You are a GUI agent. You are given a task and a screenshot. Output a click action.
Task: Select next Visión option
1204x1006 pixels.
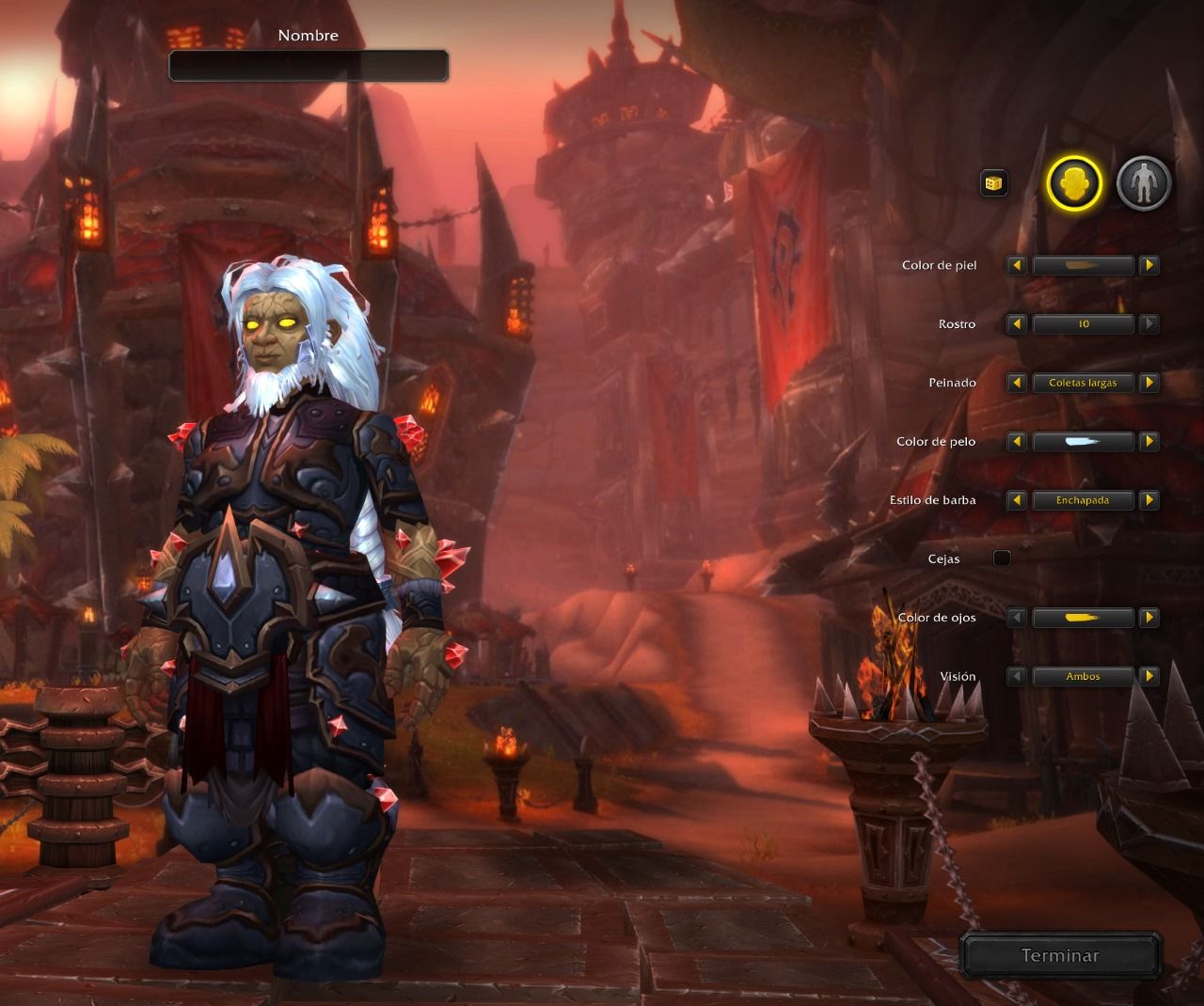pyautogui.click(x=1149, y=676)
